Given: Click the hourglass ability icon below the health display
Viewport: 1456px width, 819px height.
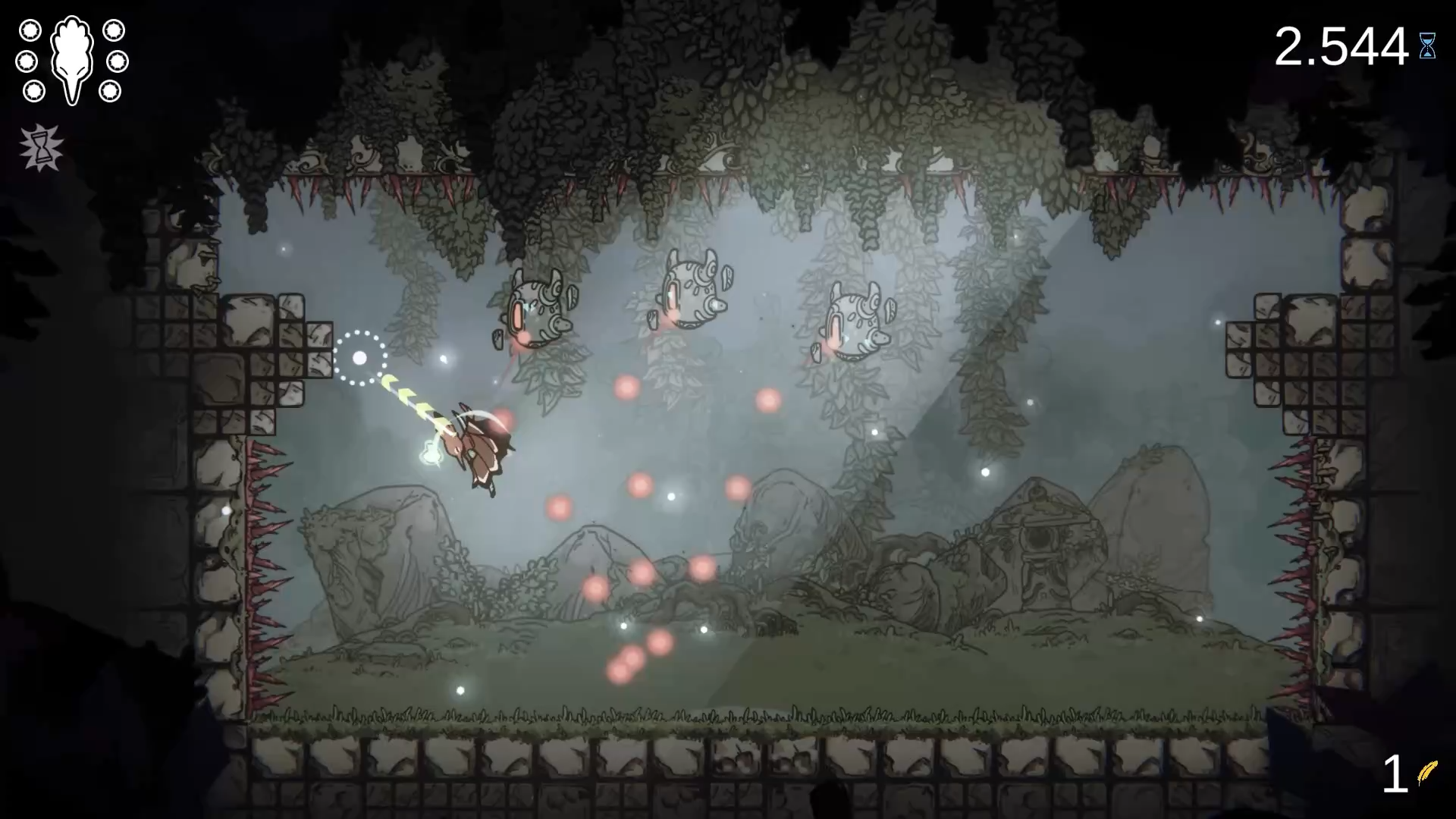Looking at the screenshot, I should [x=43, y=146].
